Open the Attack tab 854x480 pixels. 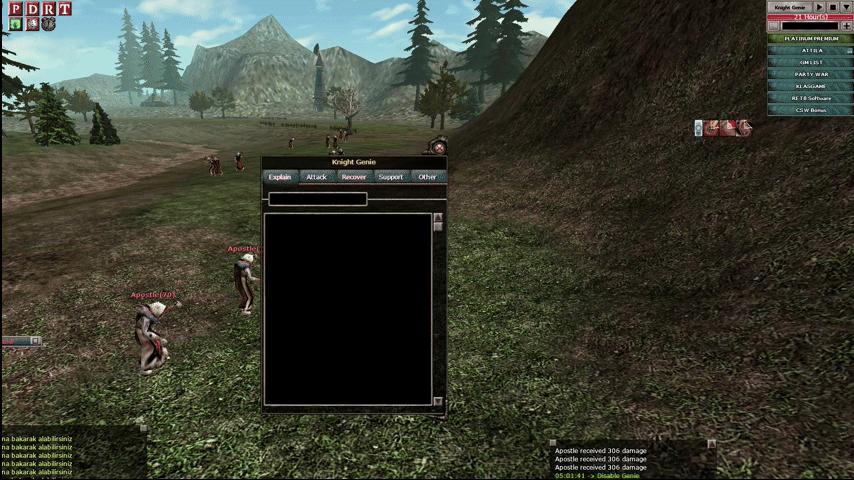pos(316,177)
